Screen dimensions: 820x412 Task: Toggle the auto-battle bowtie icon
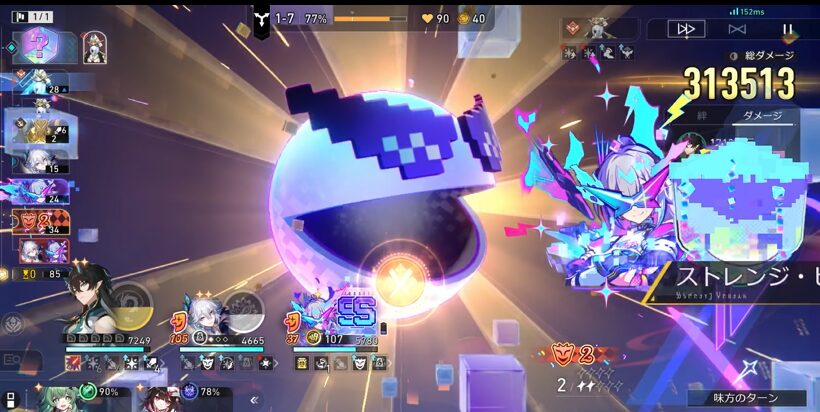(x=737, y=30)
